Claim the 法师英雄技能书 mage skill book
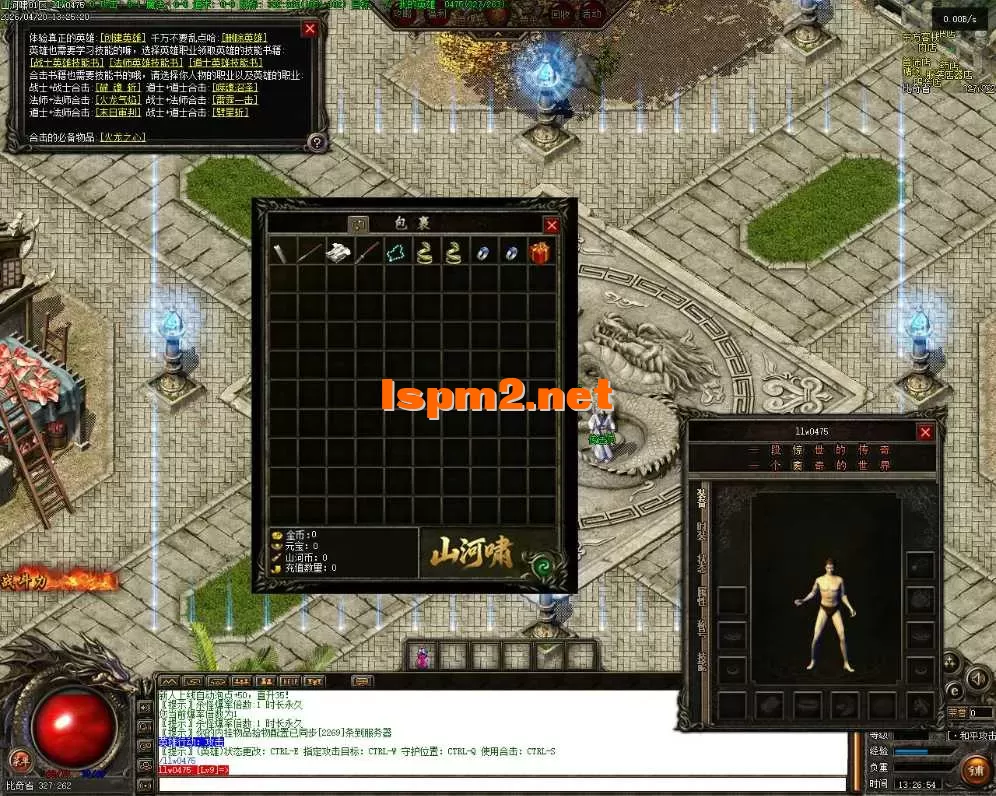Image resolution: width=996 pixels, height=796 pixels. (147, 63)
